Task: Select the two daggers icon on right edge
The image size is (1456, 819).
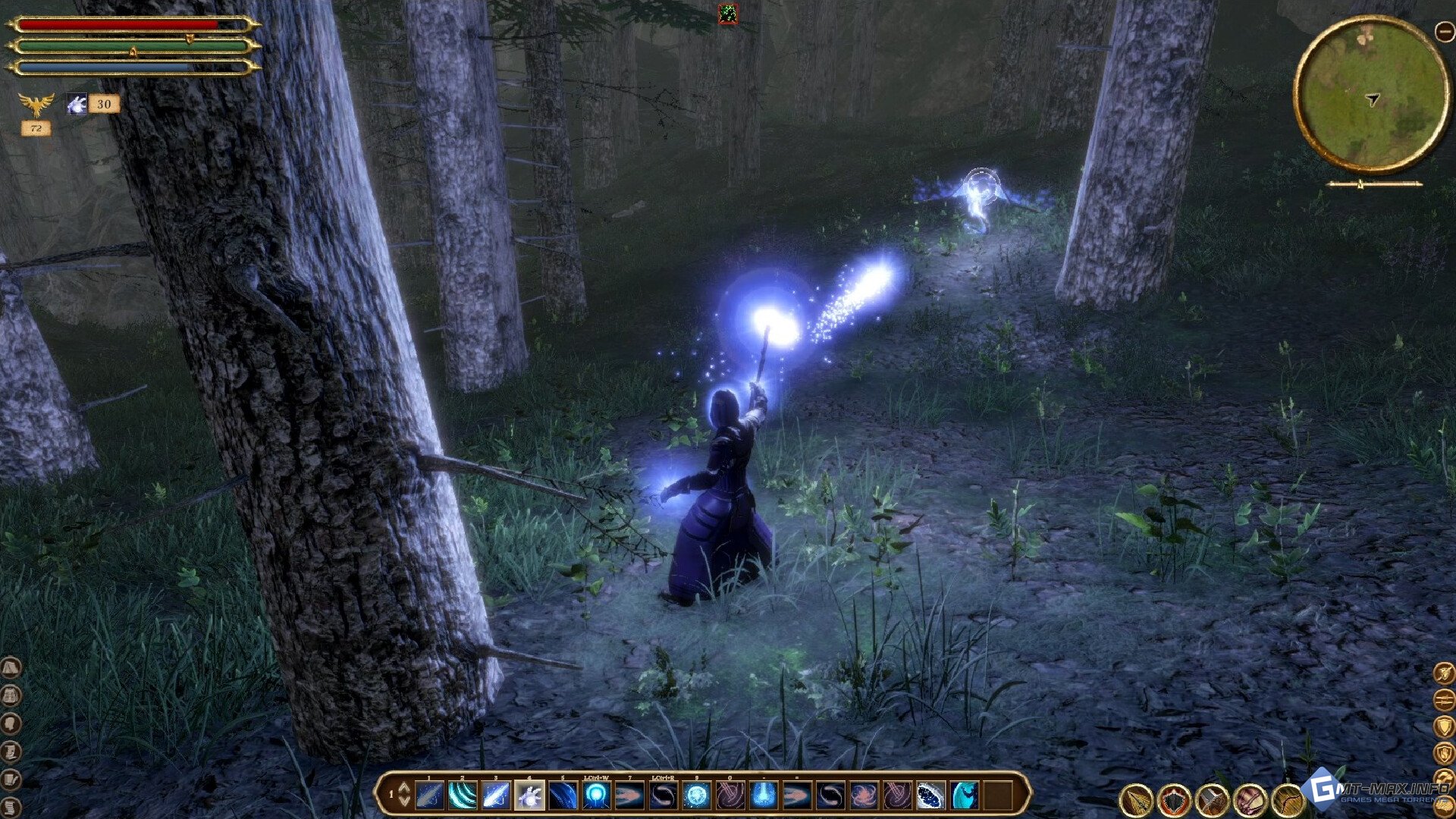Action: (1444, 698)
